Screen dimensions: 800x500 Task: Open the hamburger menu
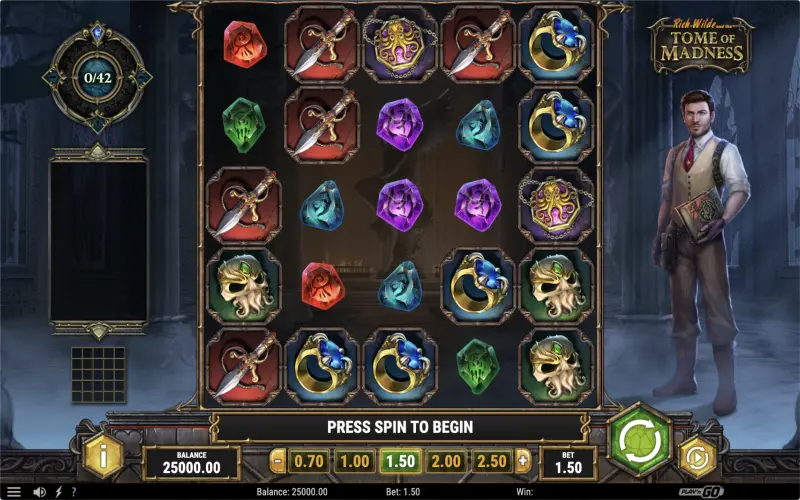(x=13, y=492)
